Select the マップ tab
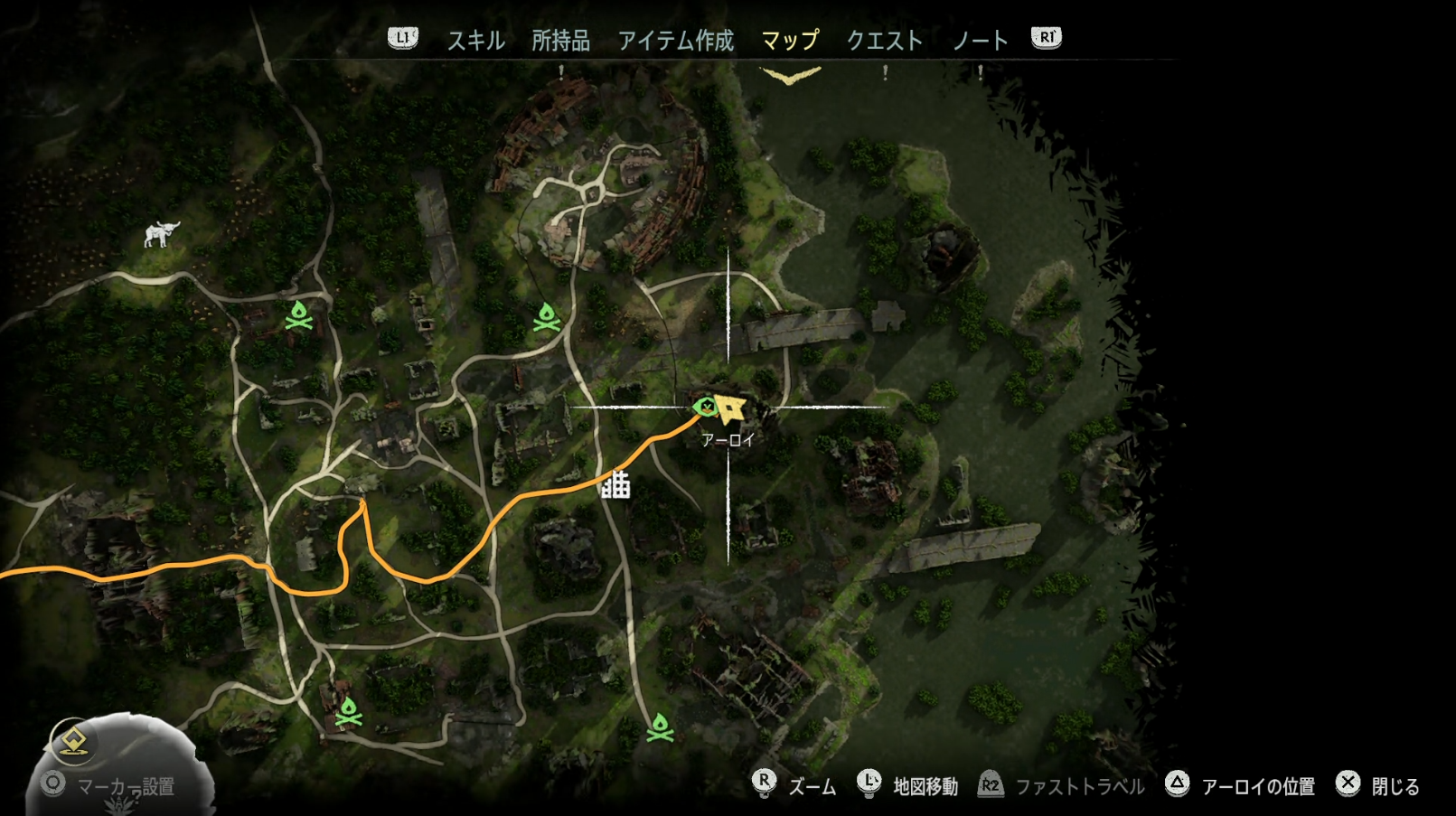 [x=790, y=41]
